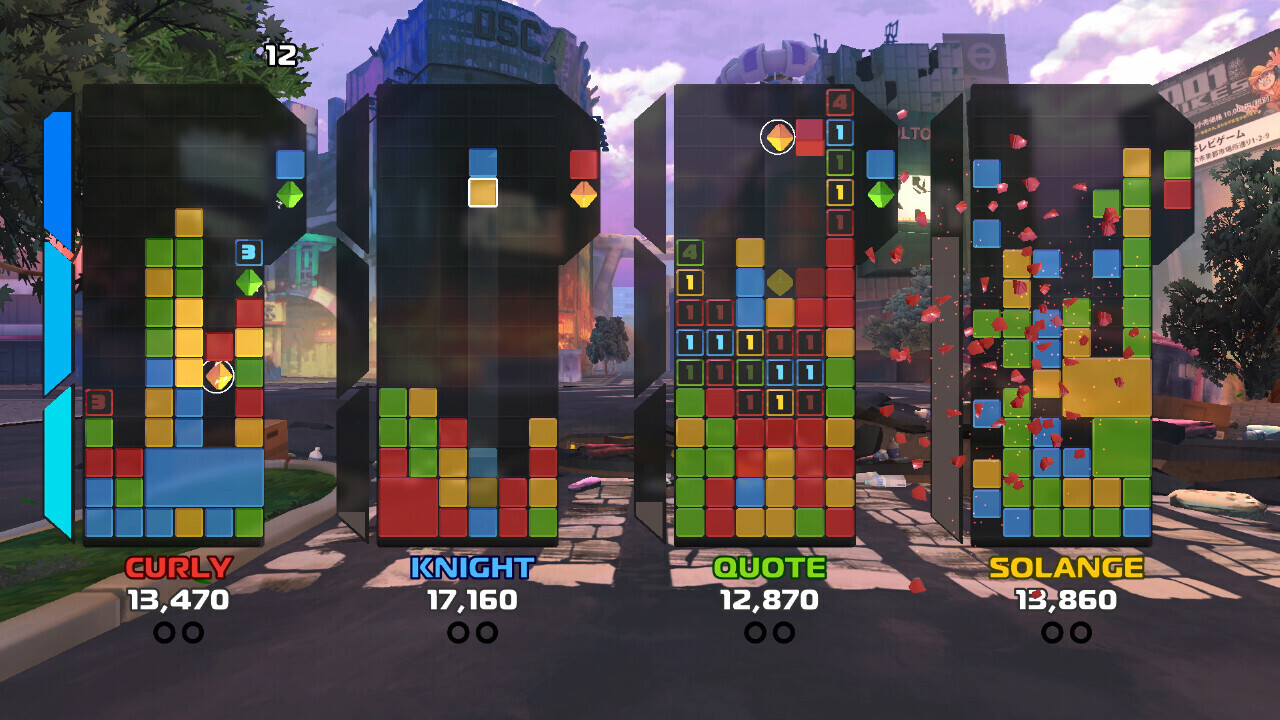
Task: Select the KNIGHT player name label
Action: [472, 569]
